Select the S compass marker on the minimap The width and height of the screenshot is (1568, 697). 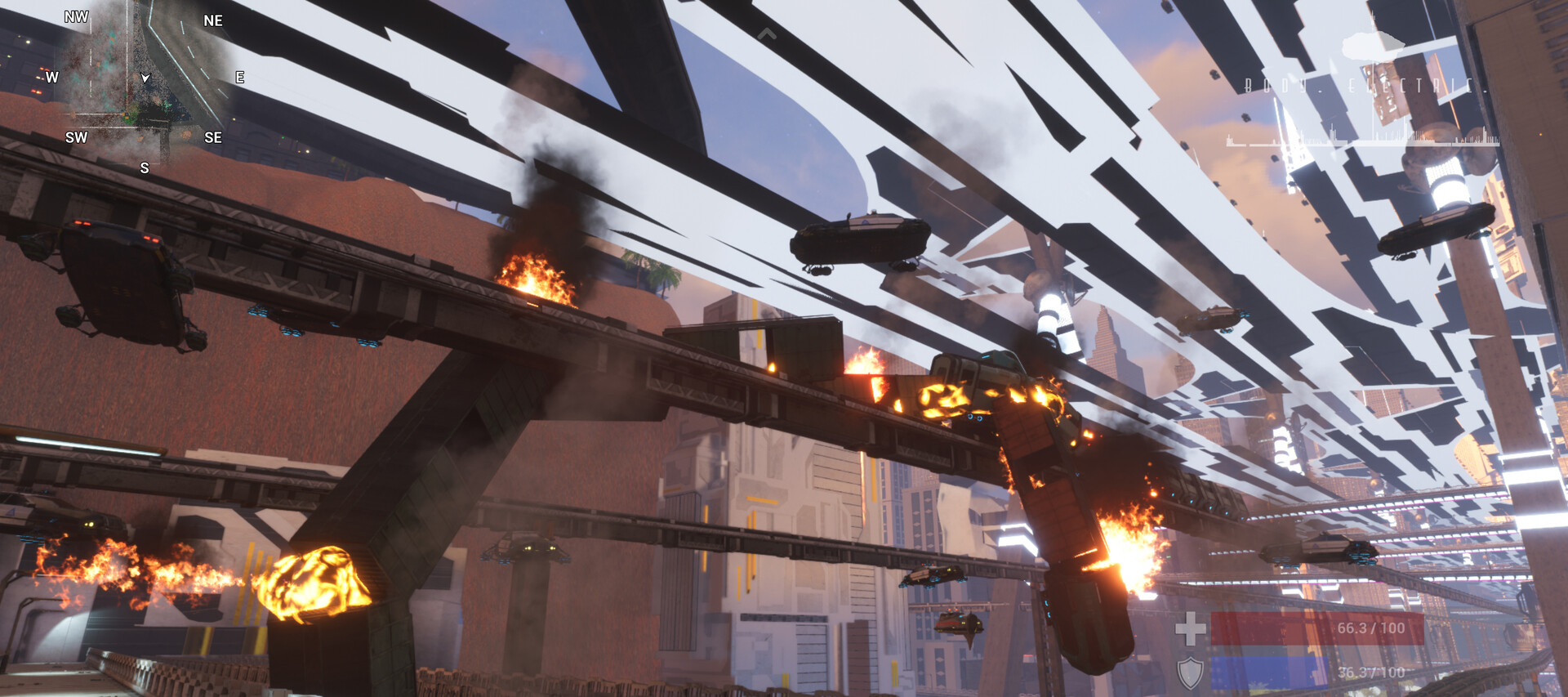(144, 169)
